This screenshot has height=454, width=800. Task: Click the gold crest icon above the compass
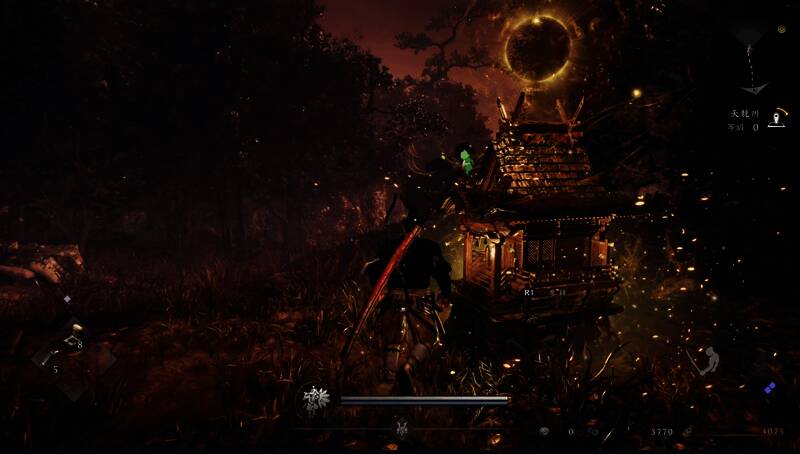click(x=779, y=29)
